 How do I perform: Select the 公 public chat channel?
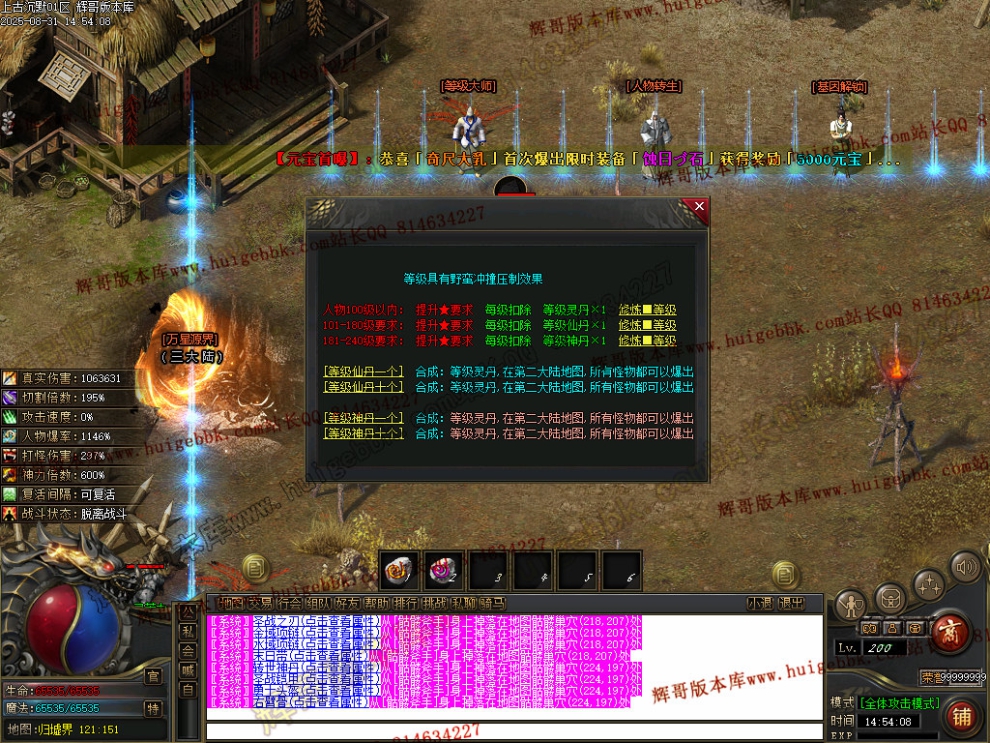187,611
